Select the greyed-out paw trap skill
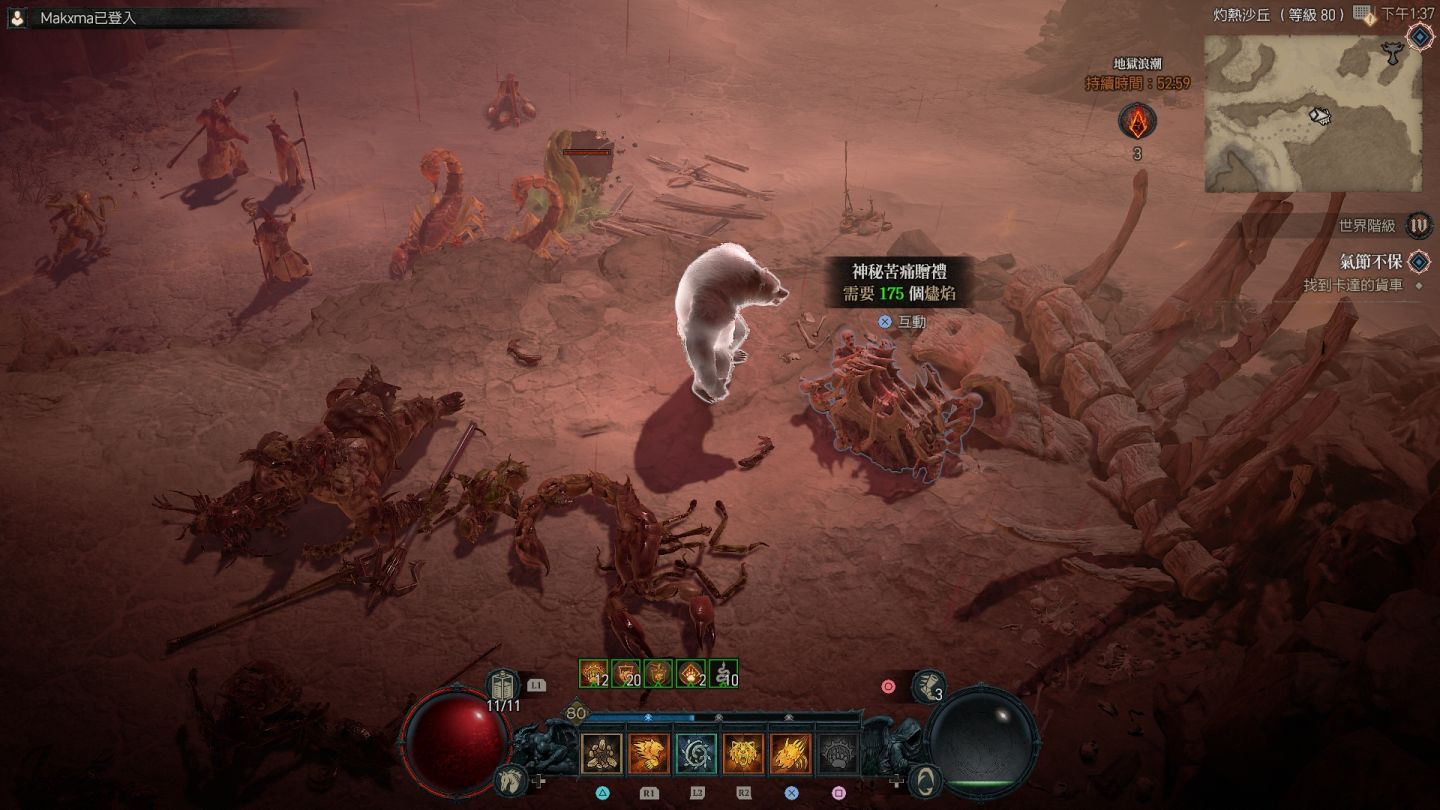The width and height of the screenshot is (1440, 810). click(837, 753)
